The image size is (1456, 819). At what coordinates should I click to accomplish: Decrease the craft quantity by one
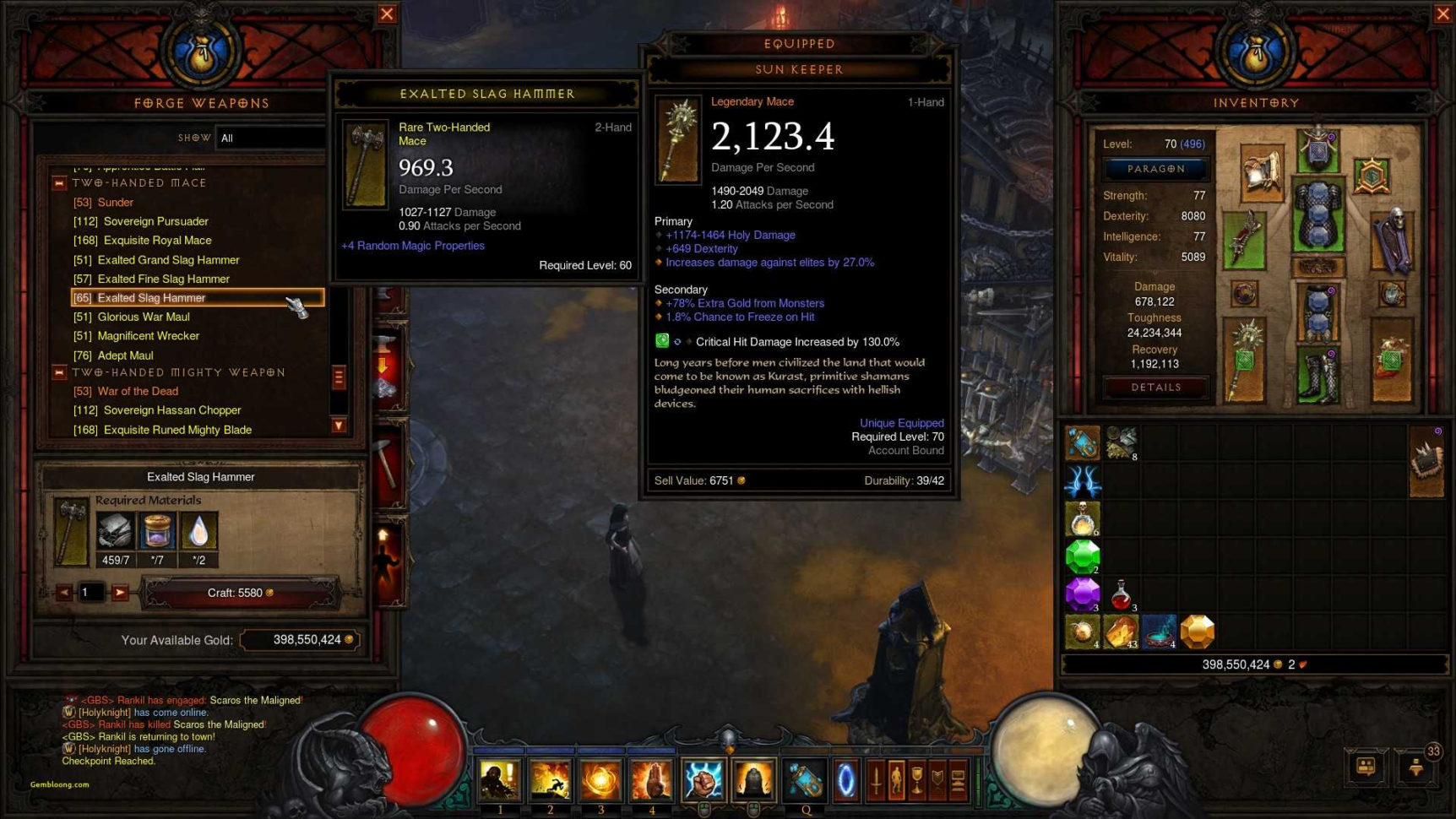[x=64, y=593]
